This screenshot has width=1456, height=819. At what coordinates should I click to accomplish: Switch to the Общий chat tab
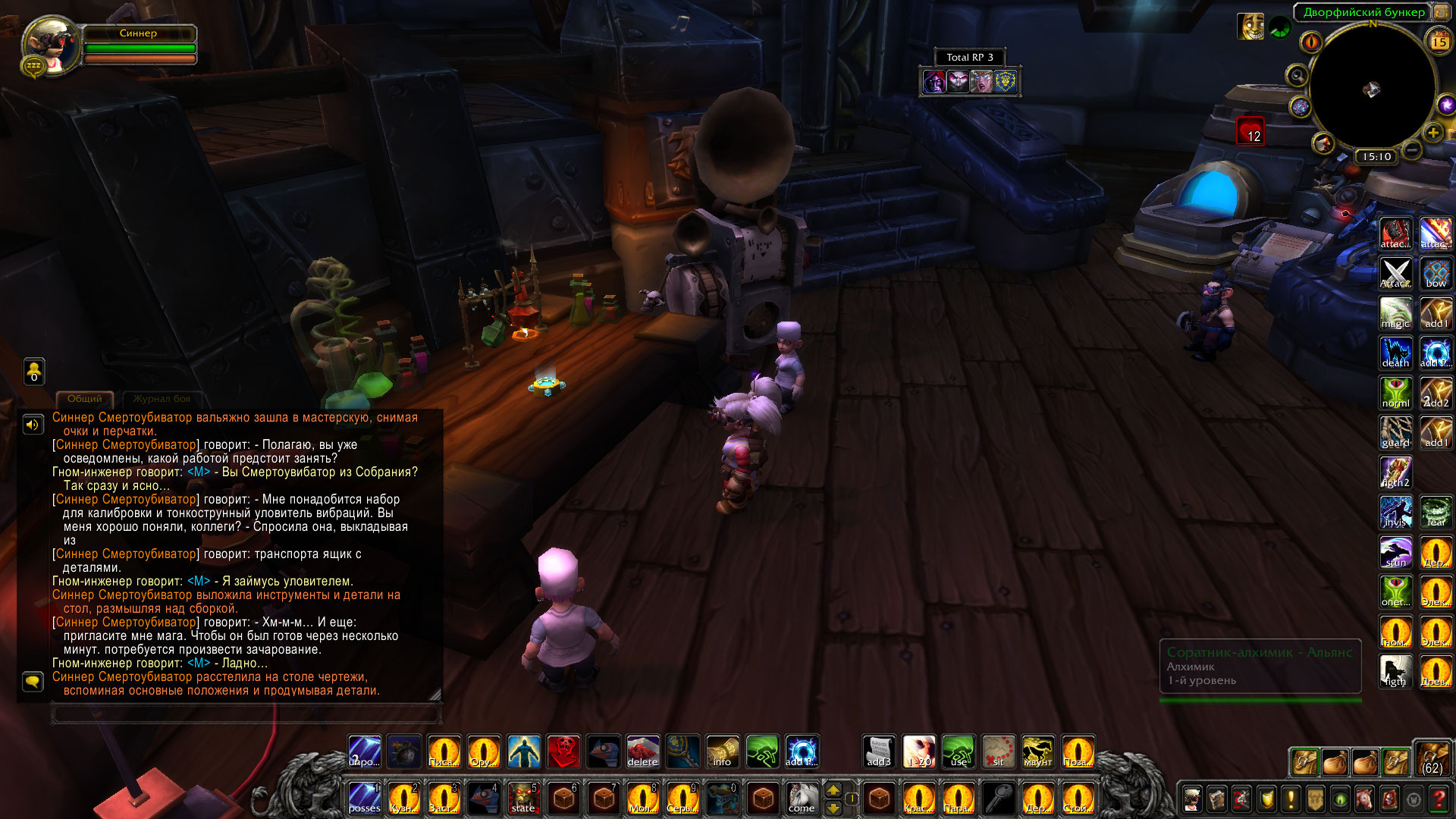pyautogui.click(x=84, y=399)
